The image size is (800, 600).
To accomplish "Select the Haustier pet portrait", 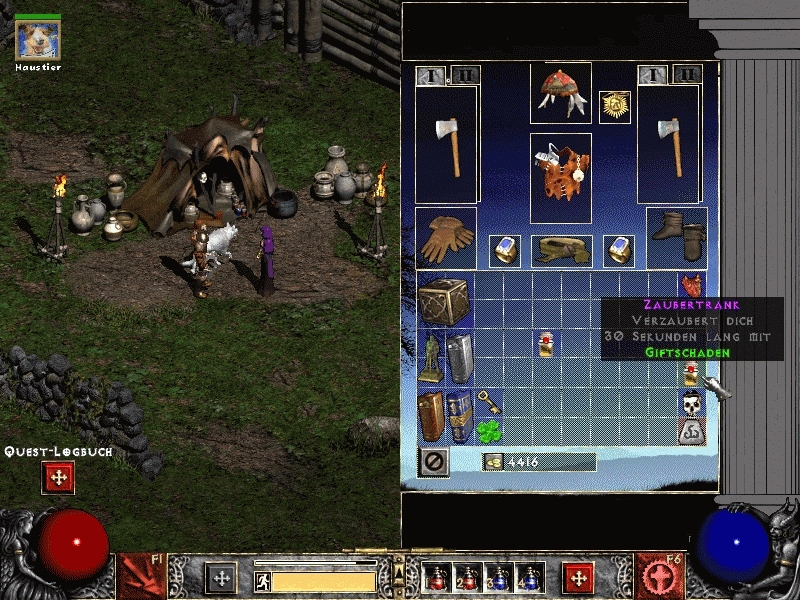I will point(38,39).
